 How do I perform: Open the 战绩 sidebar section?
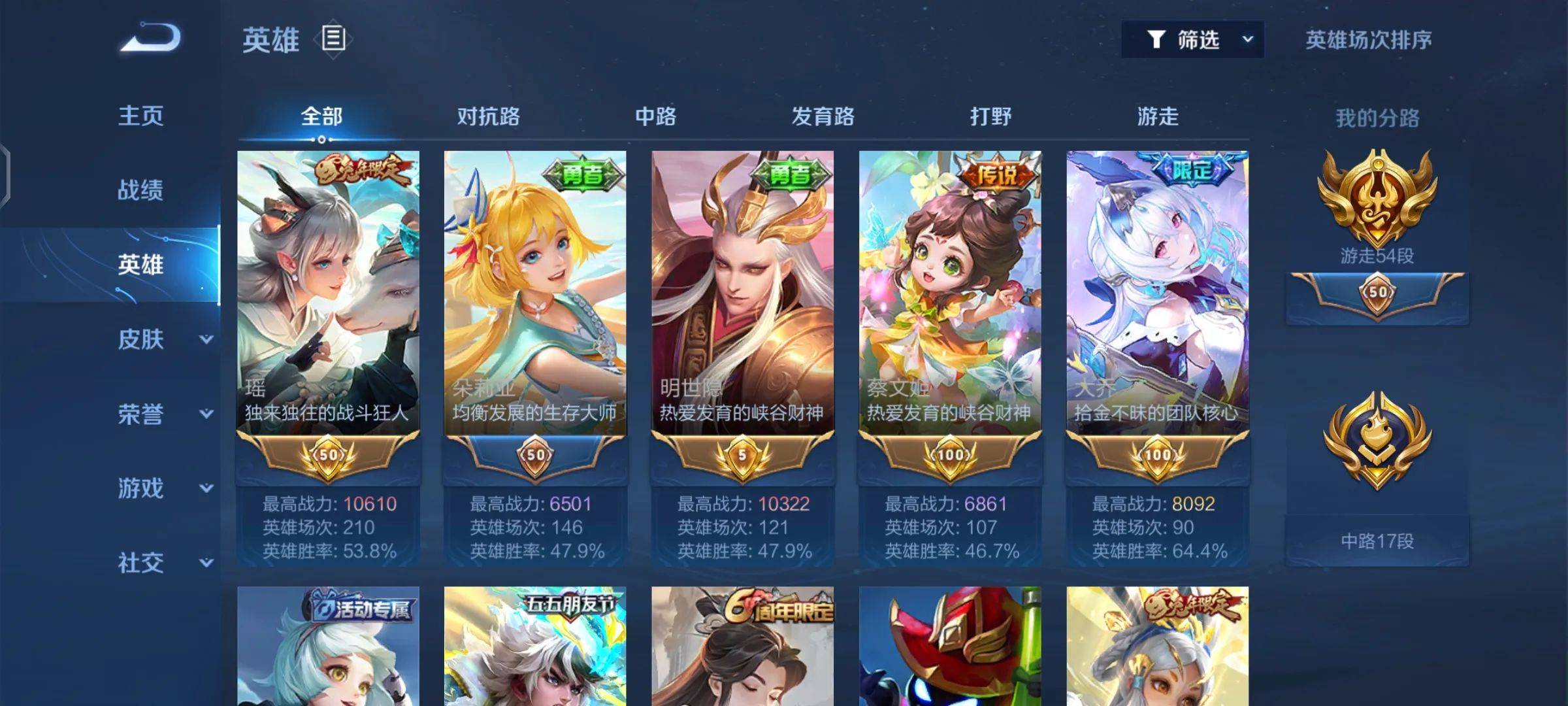140,190
